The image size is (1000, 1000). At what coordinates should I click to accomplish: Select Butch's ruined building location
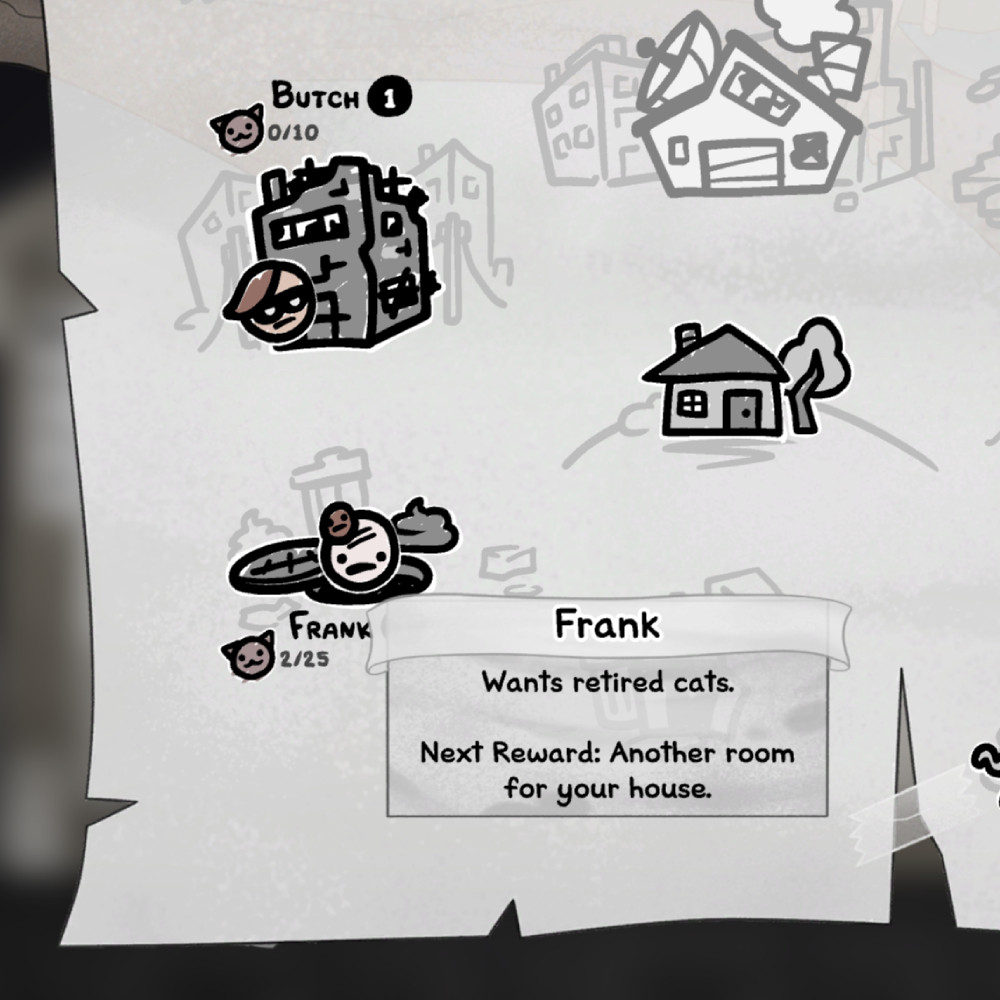(345, 255)
